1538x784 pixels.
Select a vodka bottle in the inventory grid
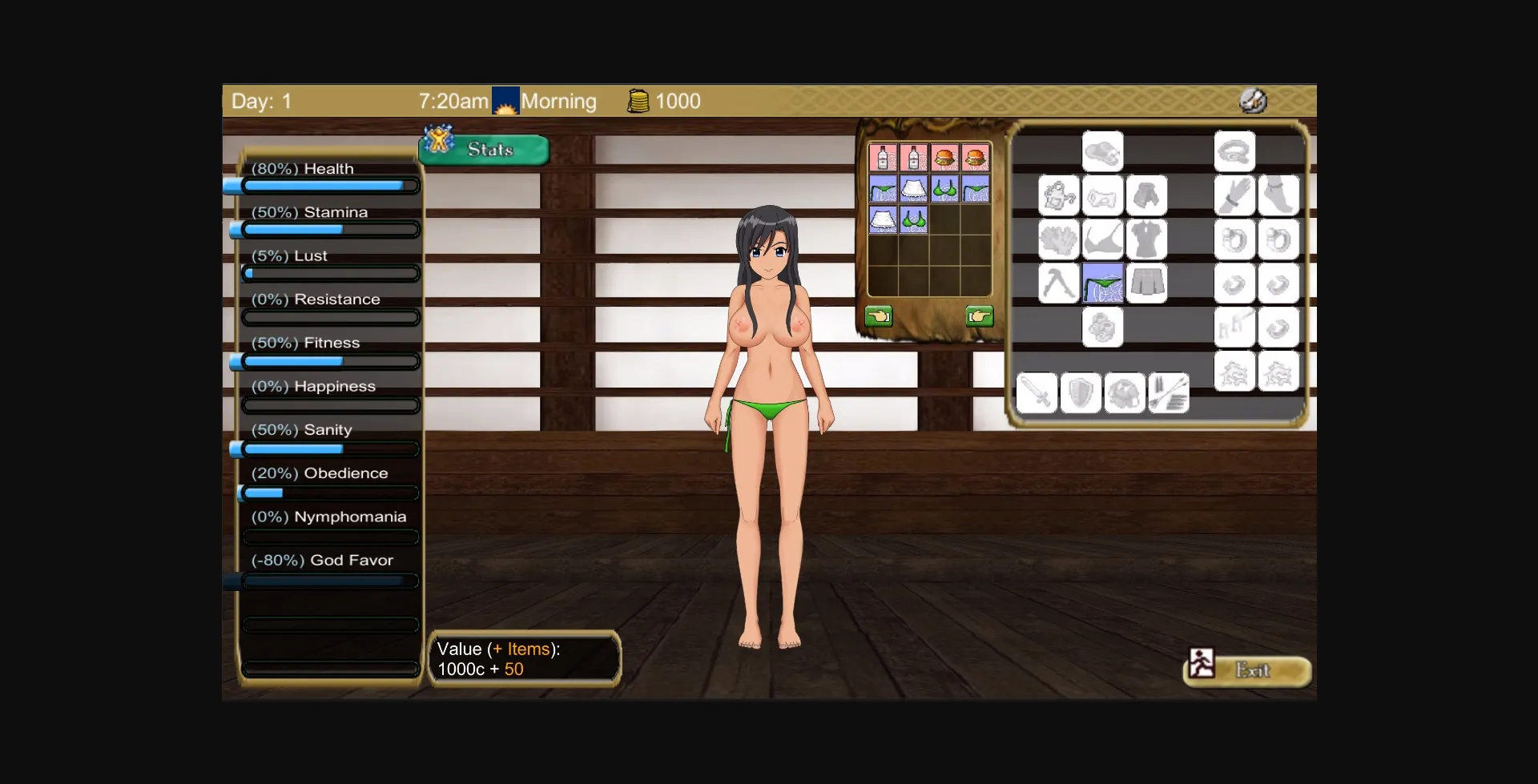point(884,158)
